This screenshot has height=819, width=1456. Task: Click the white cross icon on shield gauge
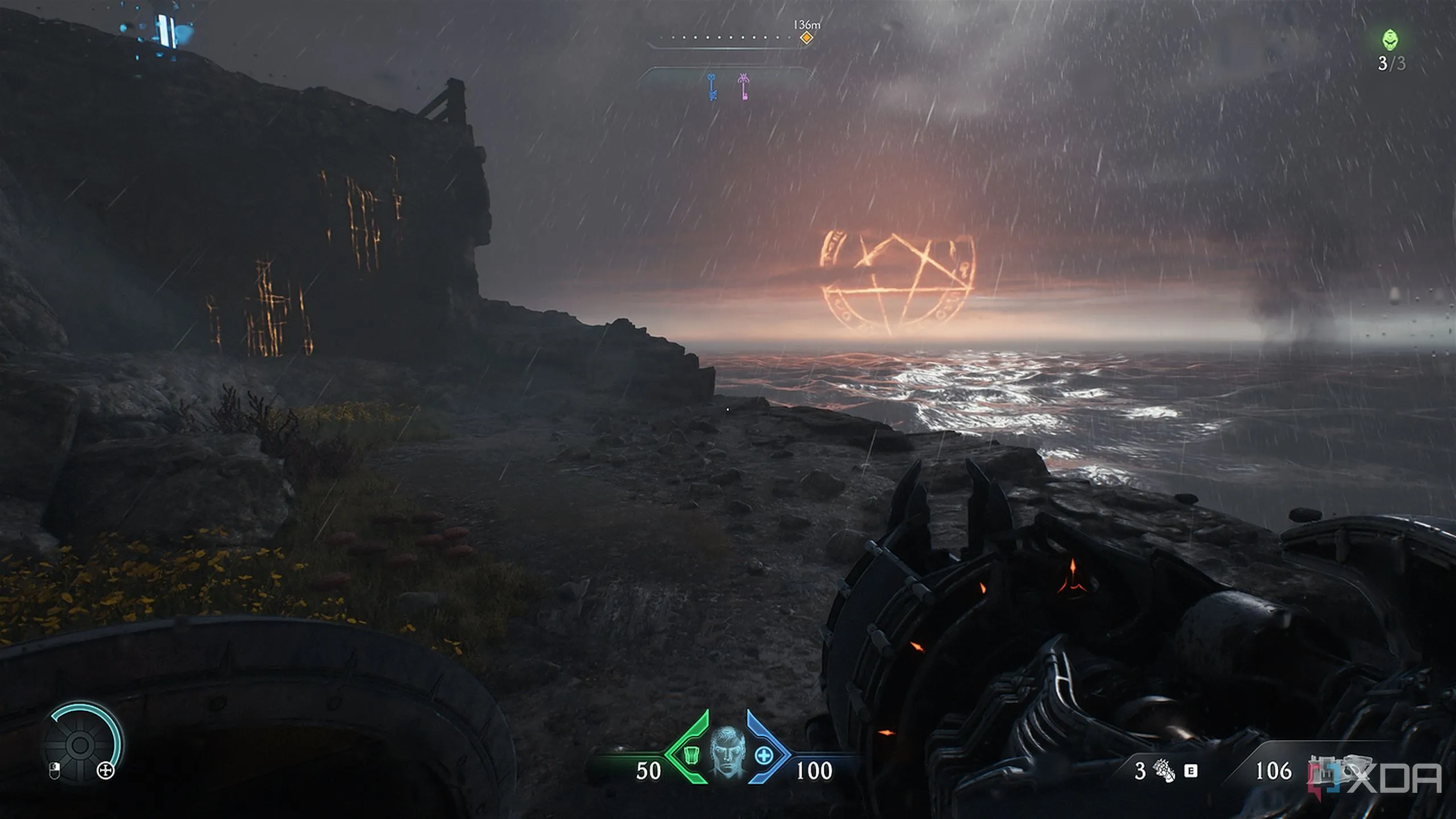106,771
